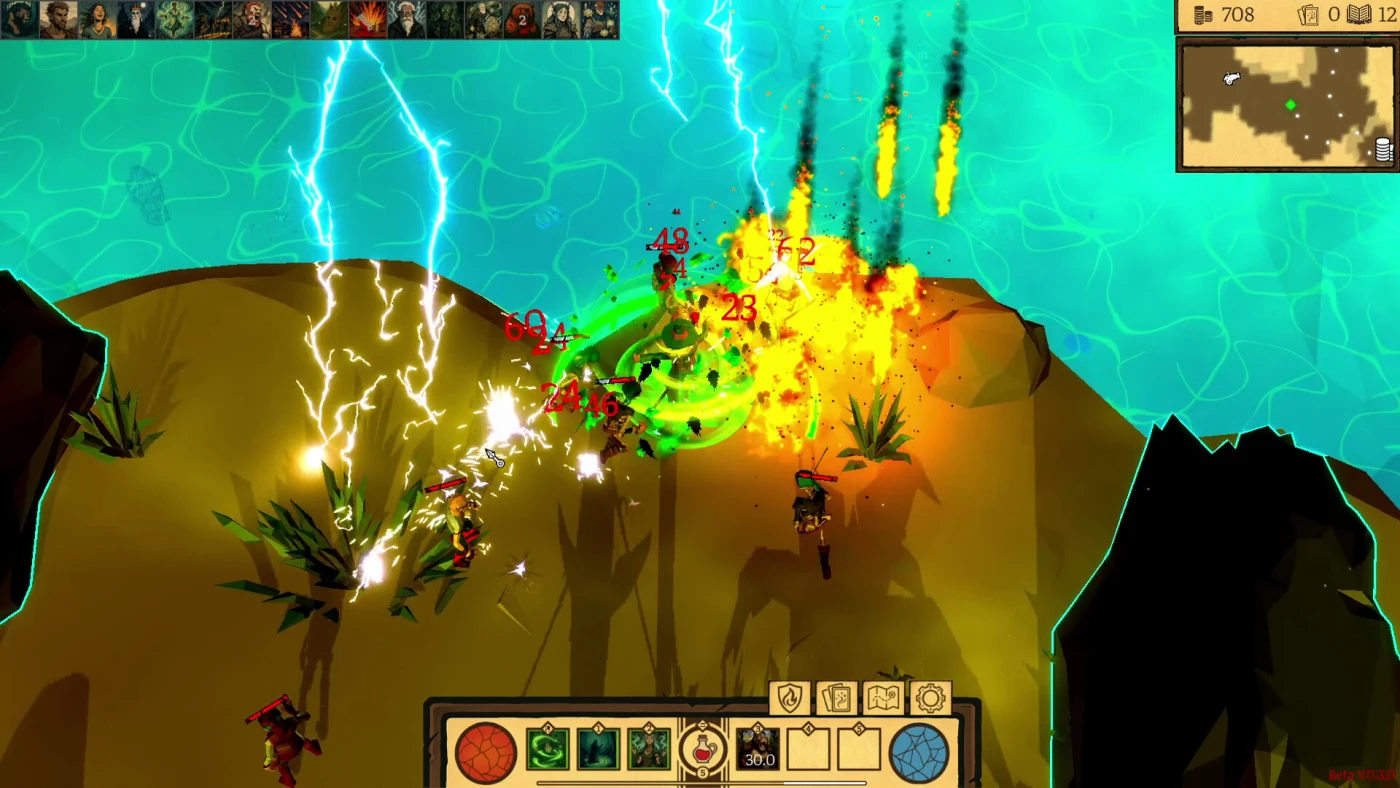Cast the hooded figure ability in slot 1
The image size is (1400, 788).
(598, 750)
